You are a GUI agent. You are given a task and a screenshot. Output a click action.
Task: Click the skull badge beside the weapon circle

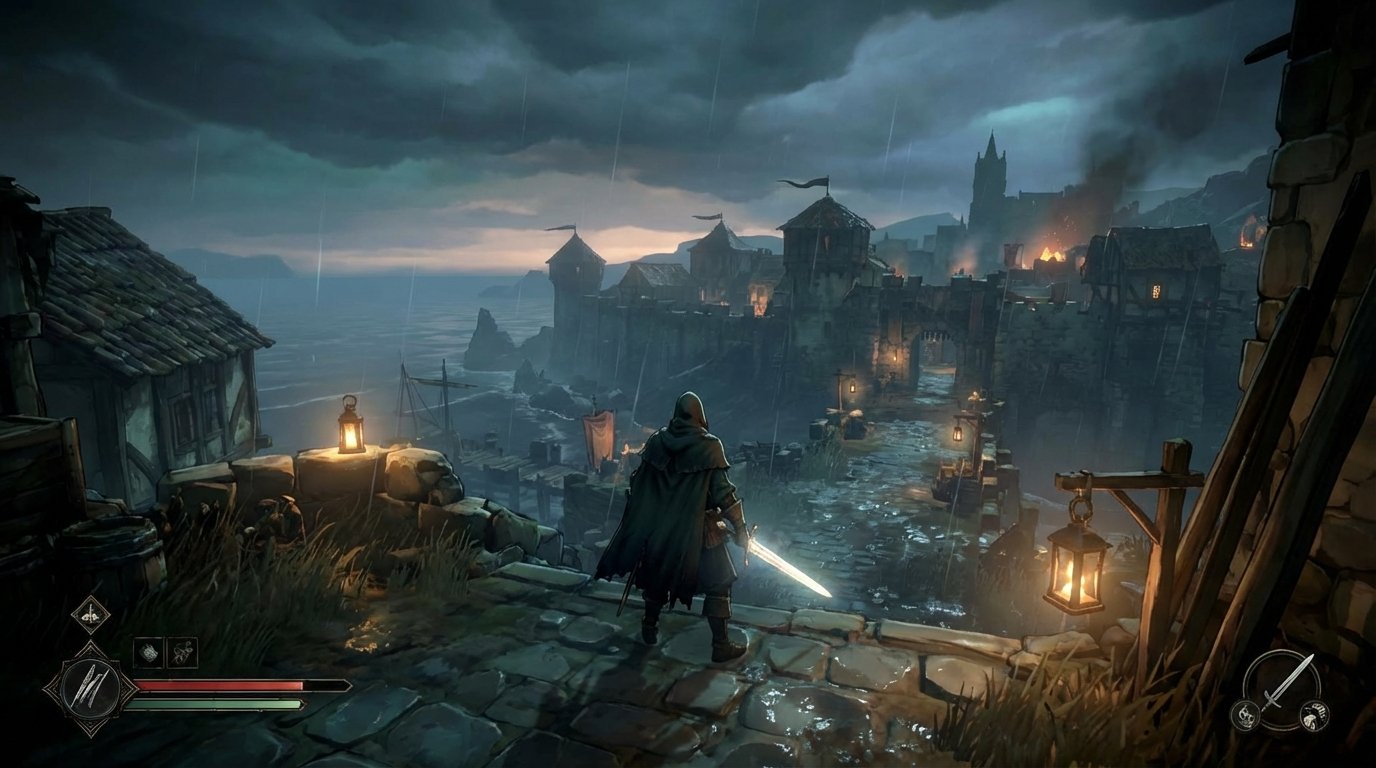1247,716
